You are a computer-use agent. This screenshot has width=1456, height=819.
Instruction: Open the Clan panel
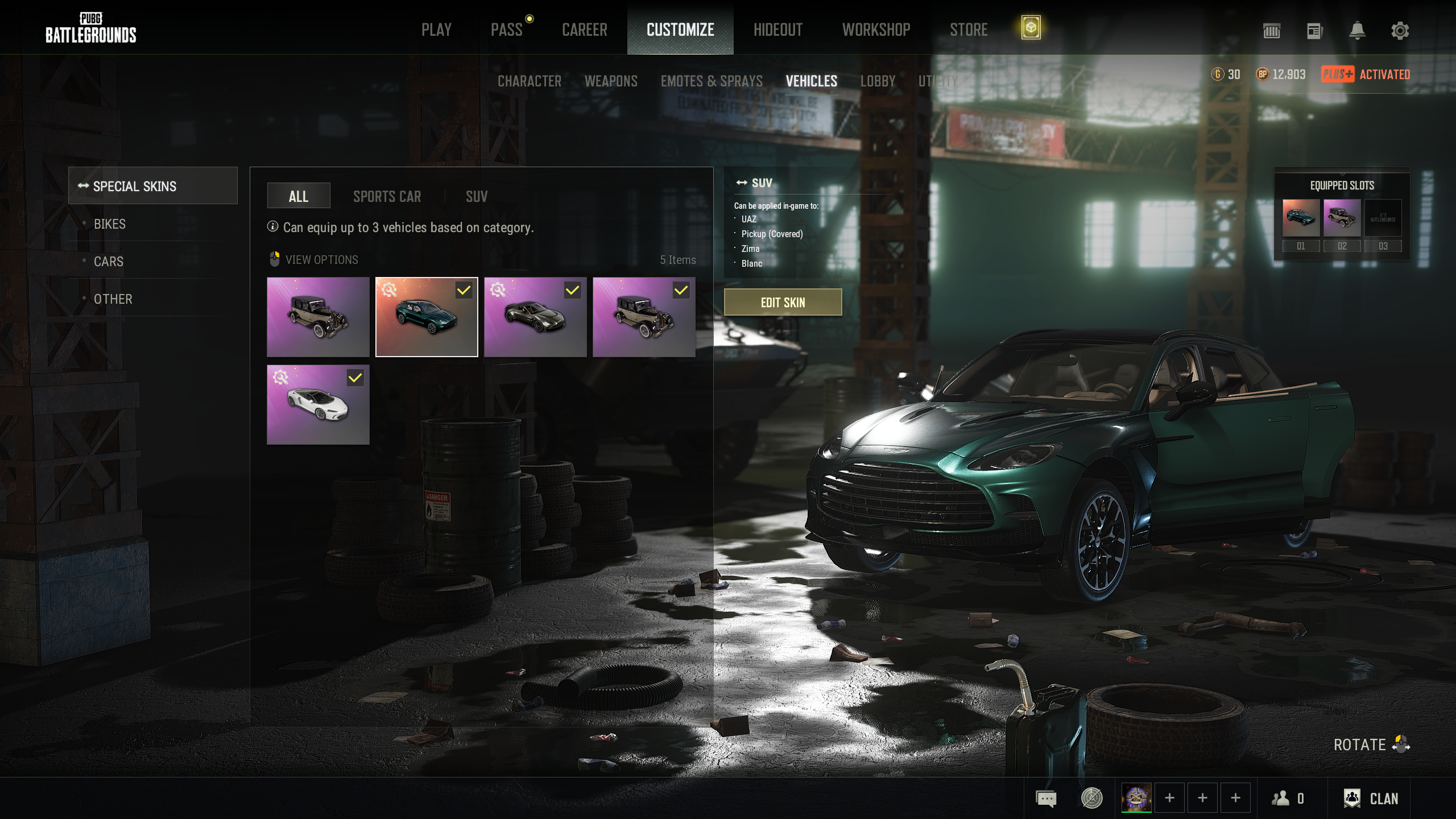[1371, 799]
